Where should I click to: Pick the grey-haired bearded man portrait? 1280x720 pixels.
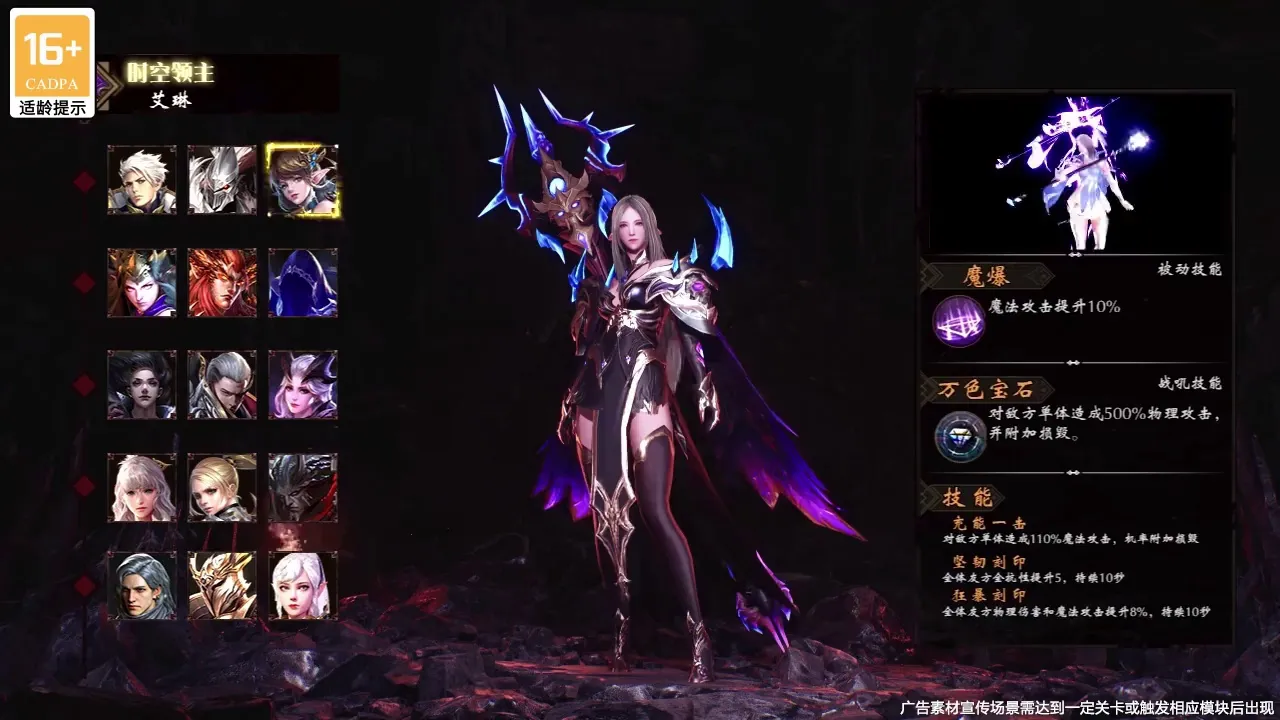coord(142,586)
